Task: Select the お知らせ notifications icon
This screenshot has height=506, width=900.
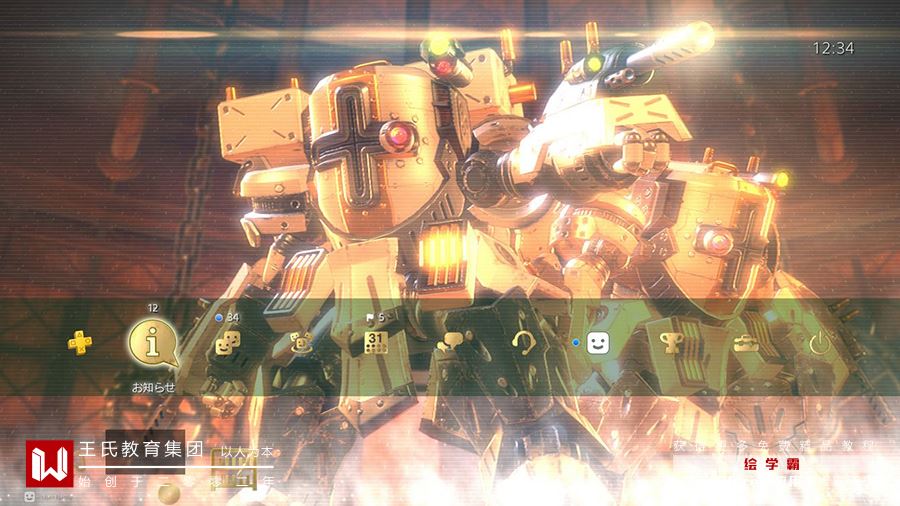Action: click(x=153, y=343)
